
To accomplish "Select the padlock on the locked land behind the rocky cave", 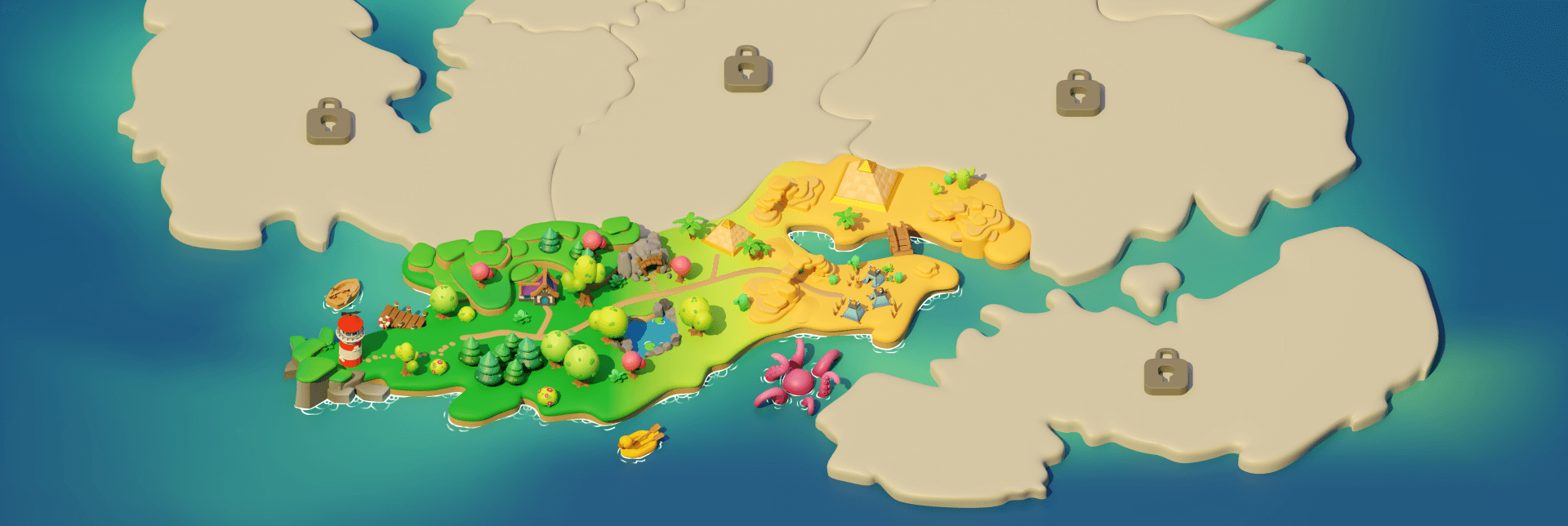I will point(747,69).
